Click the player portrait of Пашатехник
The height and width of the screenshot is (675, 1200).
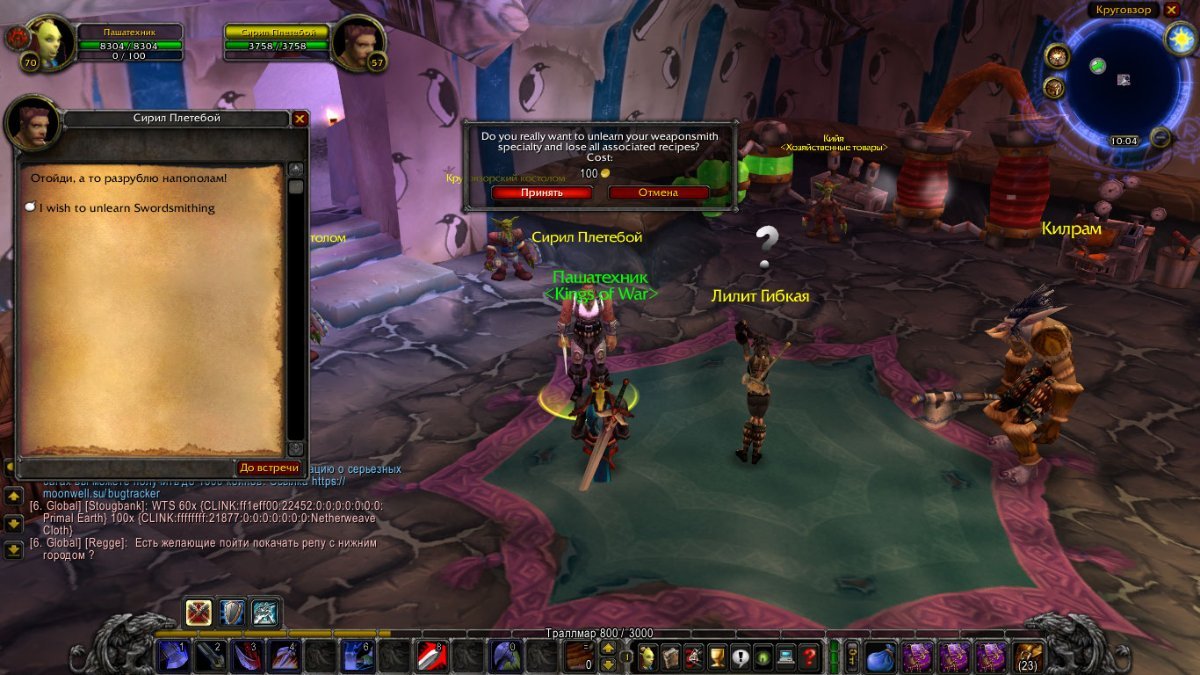pyautogui.click(x=50, y=44)
